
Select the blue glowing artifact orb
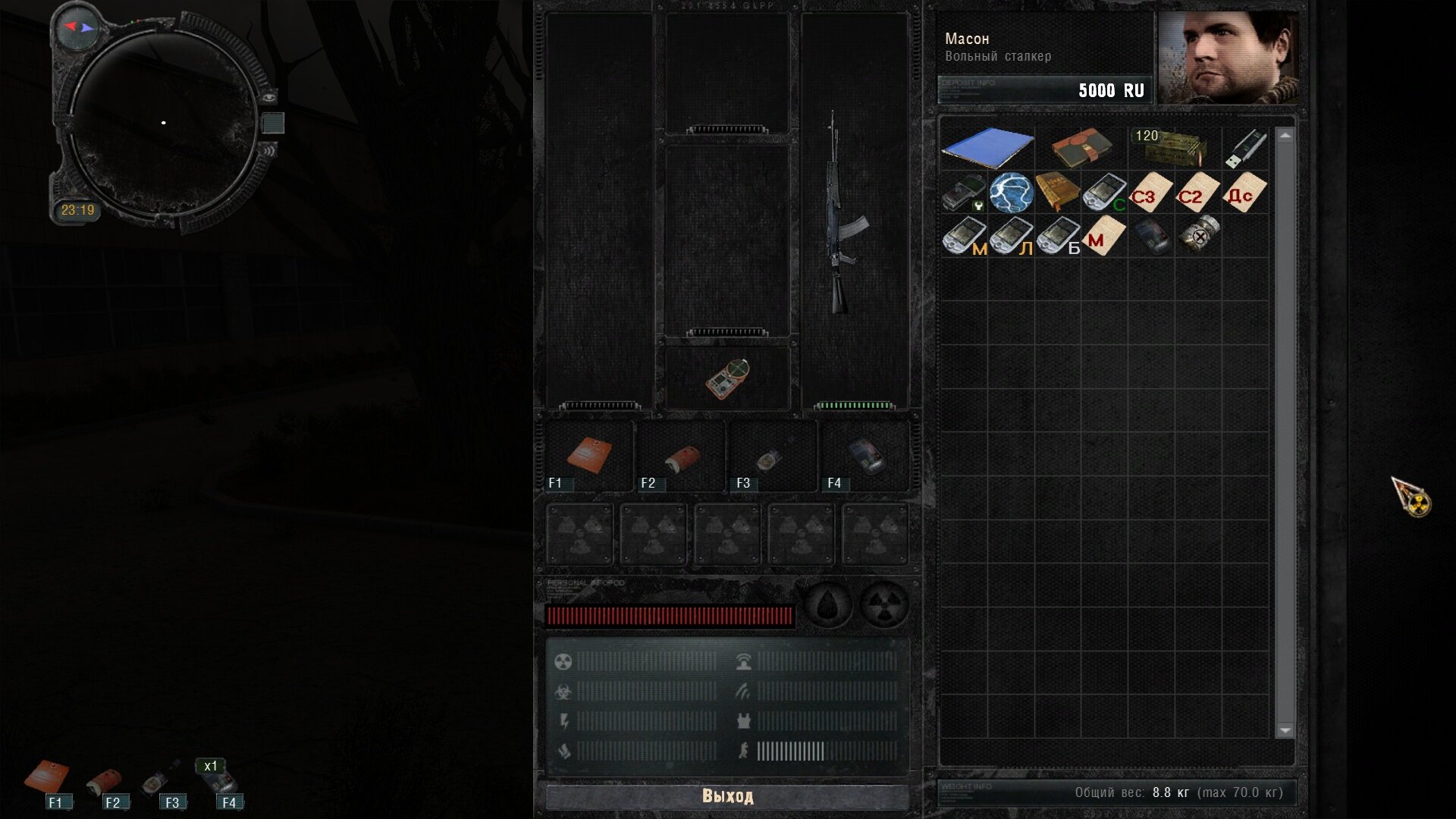pos(1011,192)
